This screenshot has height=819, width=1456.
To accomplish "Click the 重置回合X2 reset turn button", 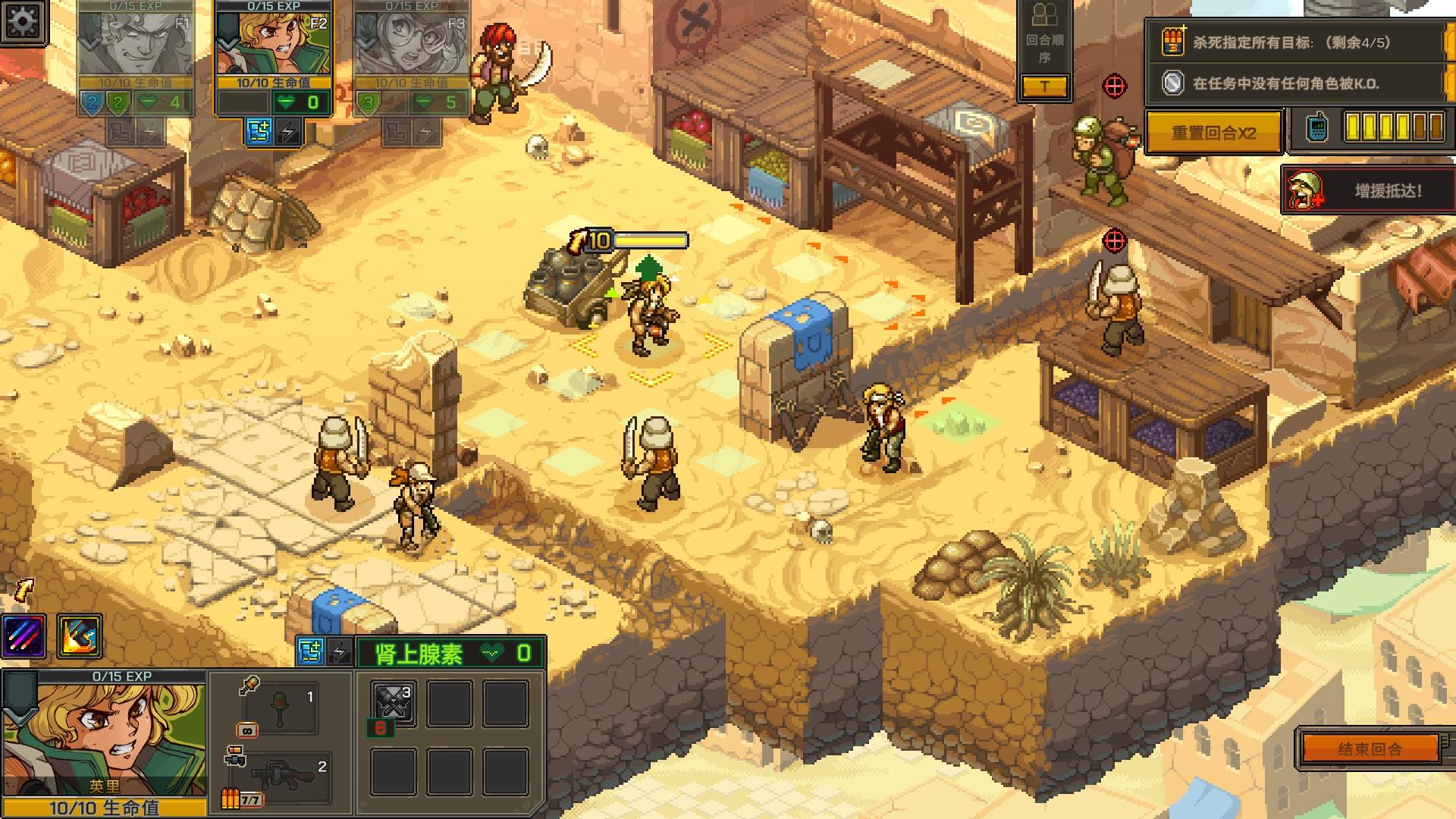I will coord(1213,133).
